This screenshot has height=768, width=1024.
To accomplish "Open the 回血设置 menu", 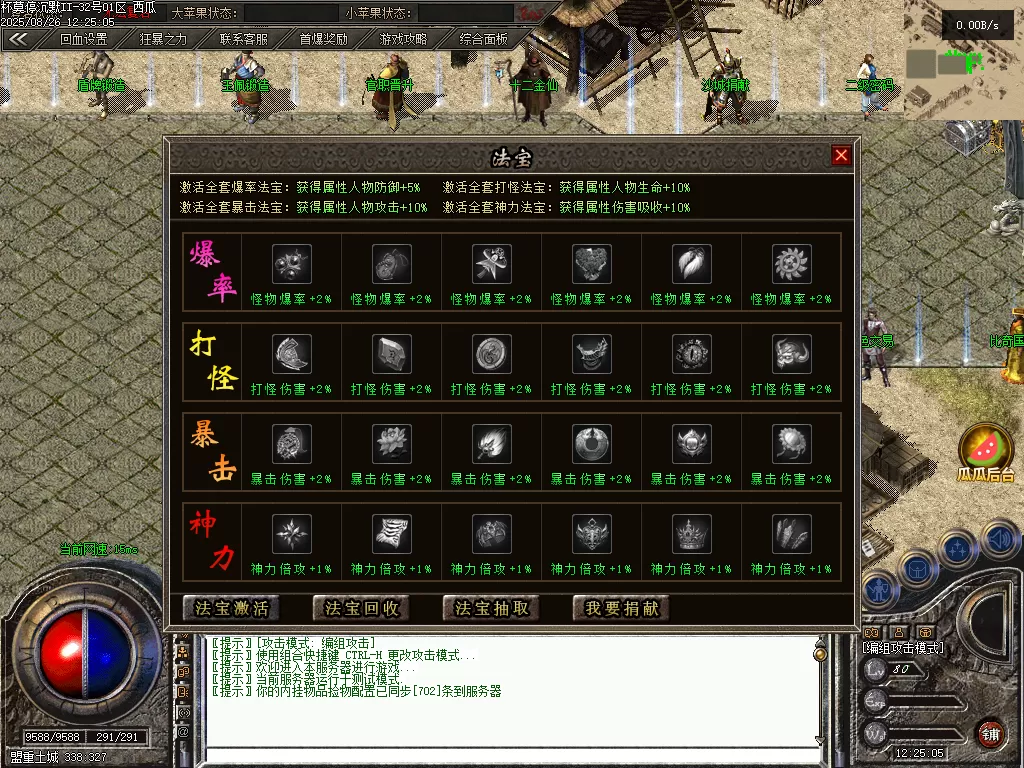I will click(x=83, y=39).
